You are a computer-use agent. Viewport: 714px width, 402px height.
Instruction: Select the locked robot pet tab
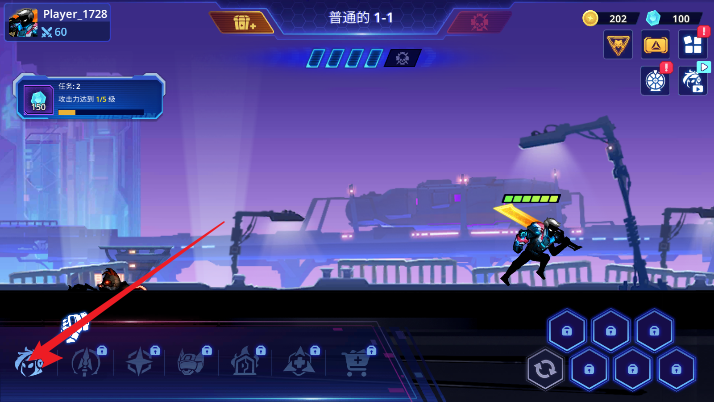click(x=192, y=361)
